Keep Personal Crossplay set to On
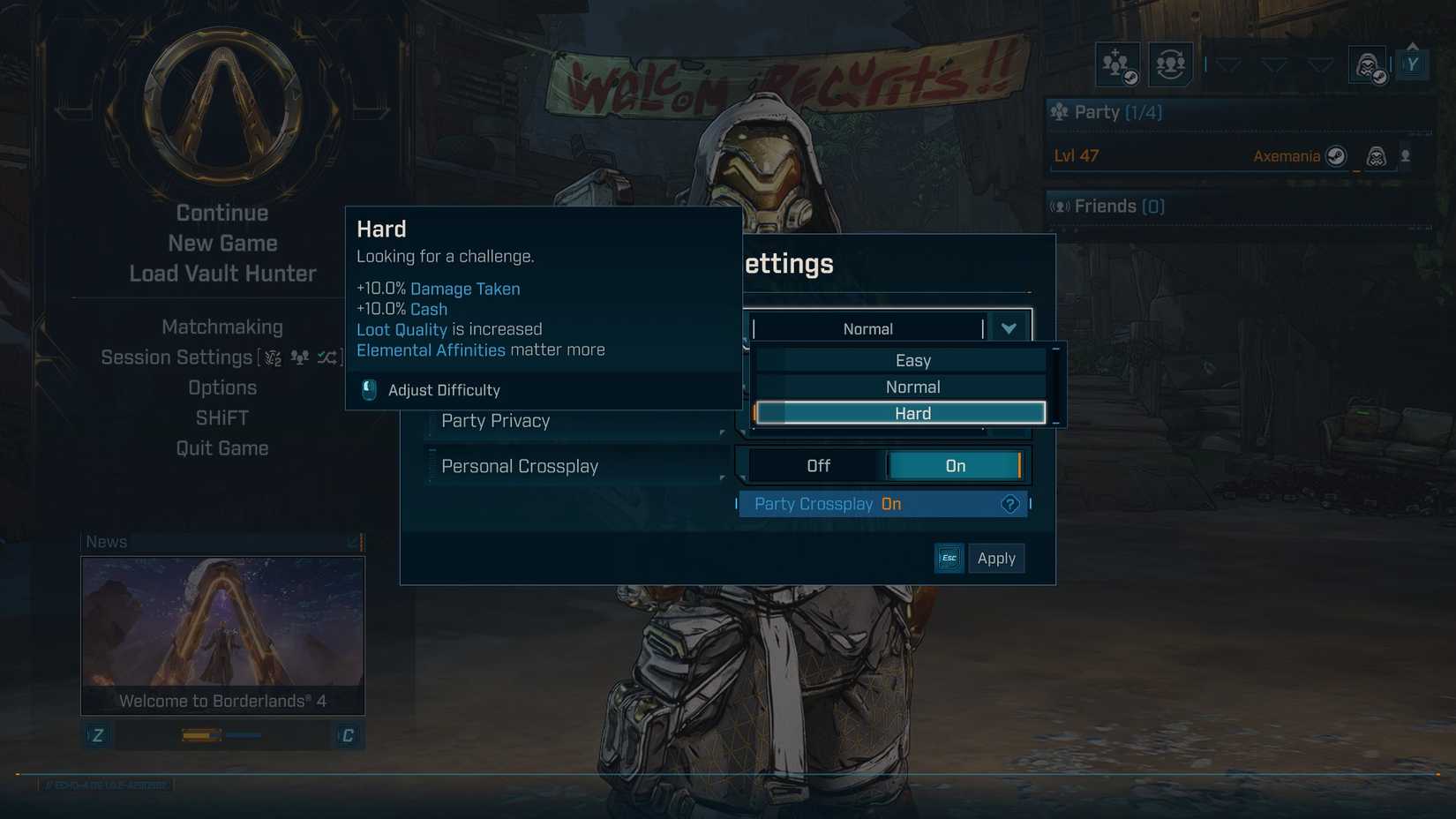 (x=954, y=465)
